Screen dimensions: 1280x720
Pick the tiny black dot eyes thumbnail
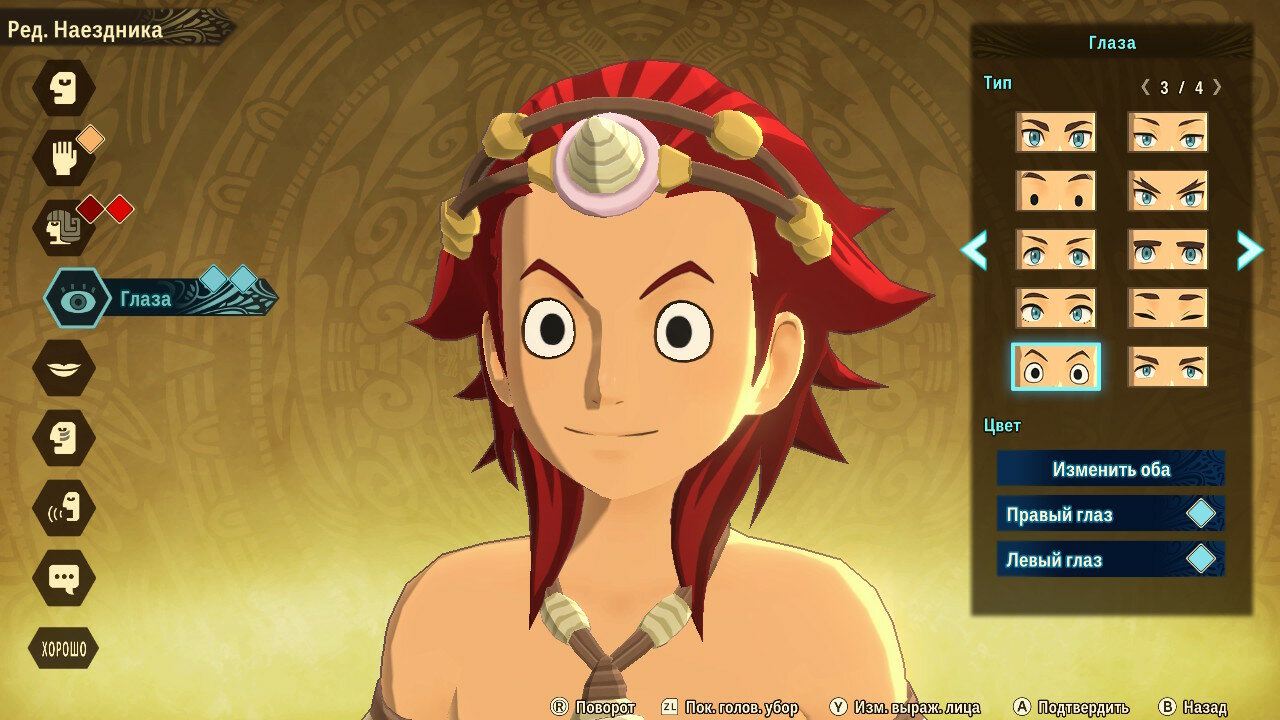1056,191
